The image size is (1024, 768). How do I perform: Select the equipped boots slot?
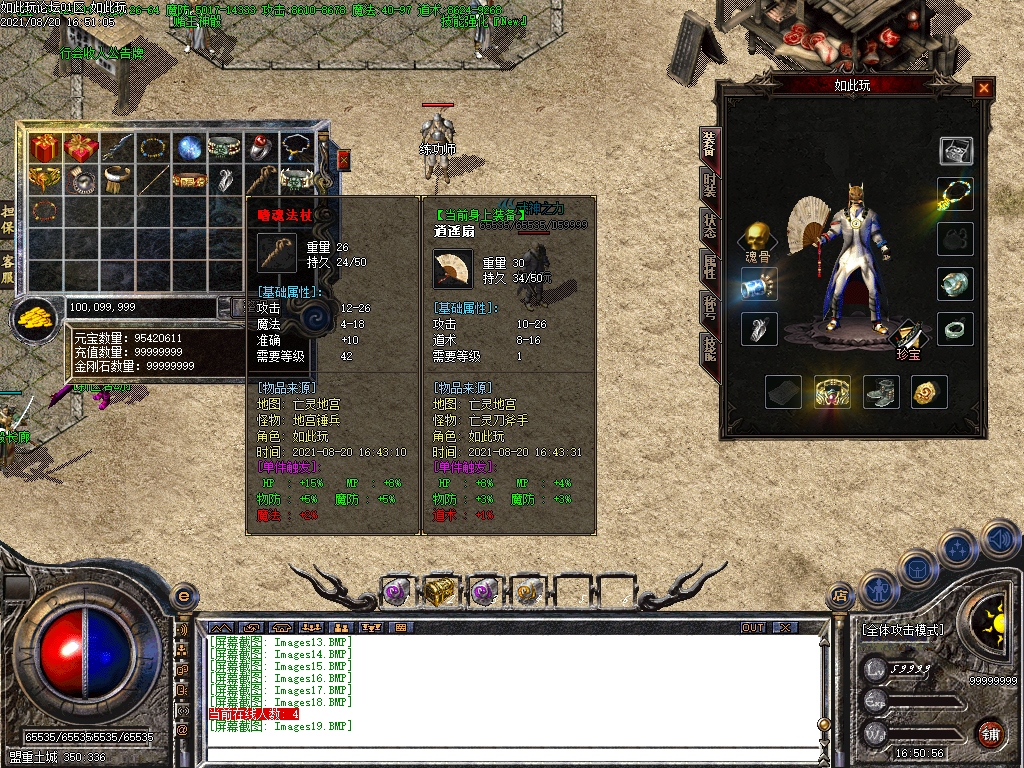(881, 392)
